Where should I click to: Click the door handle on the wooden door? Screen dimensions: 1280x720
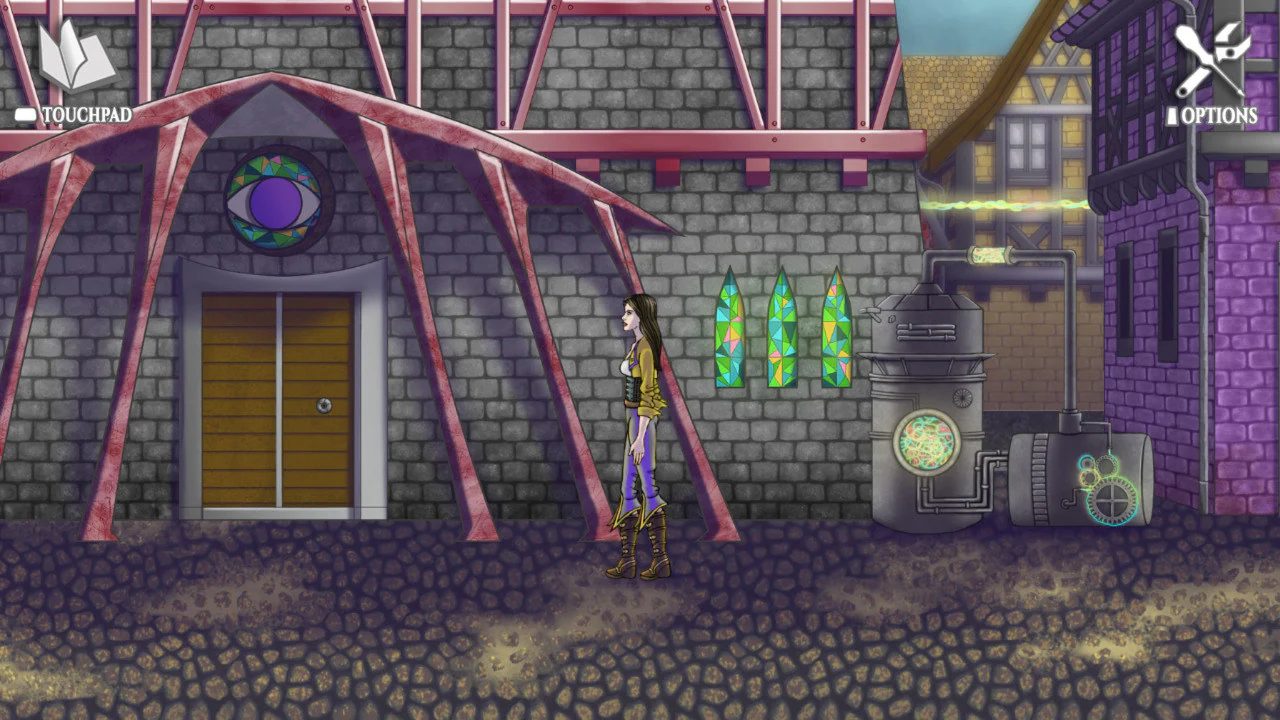[323, 406]
